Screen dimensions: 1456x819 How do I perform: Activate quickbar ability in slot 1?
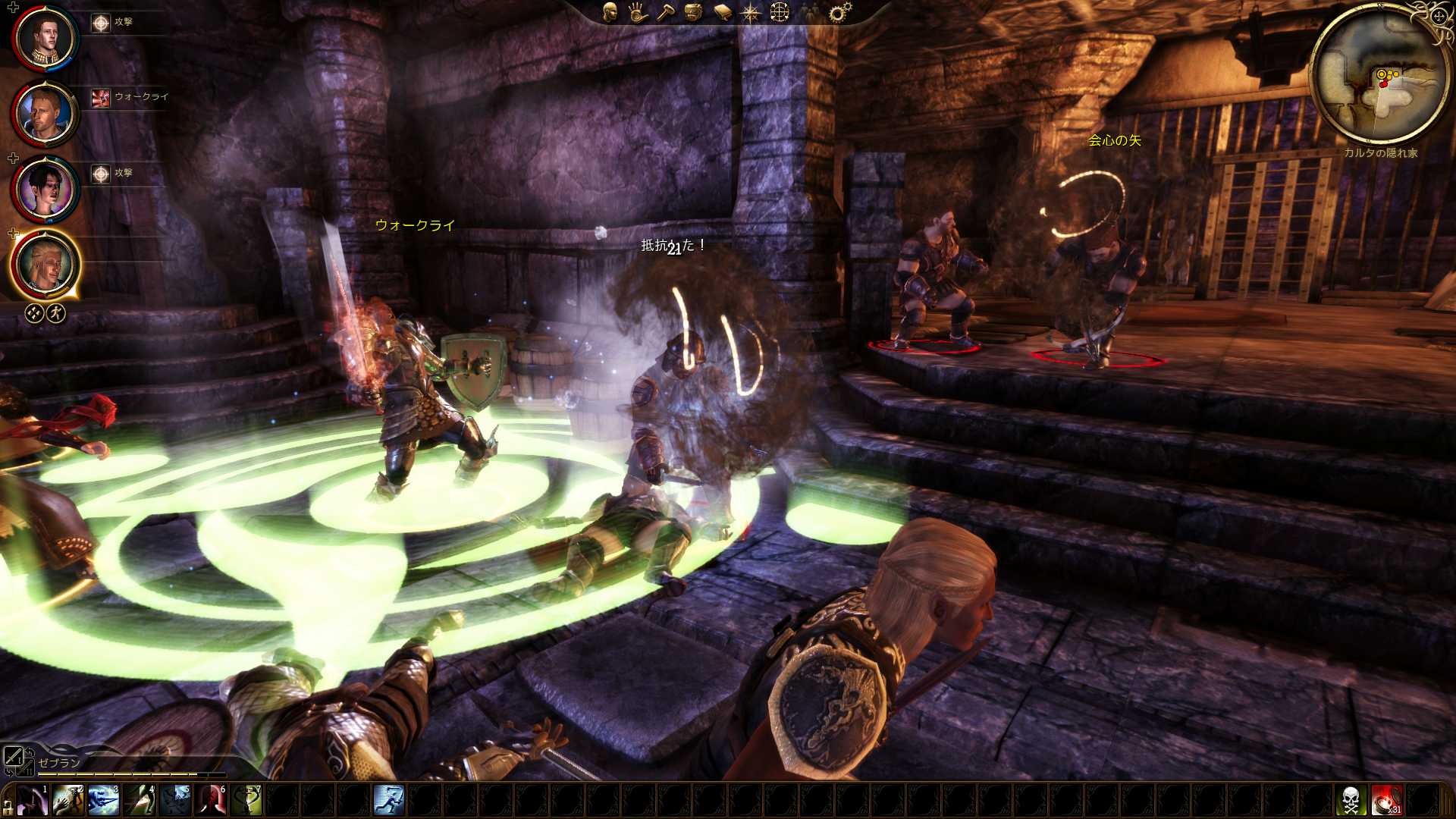[33, 801]
